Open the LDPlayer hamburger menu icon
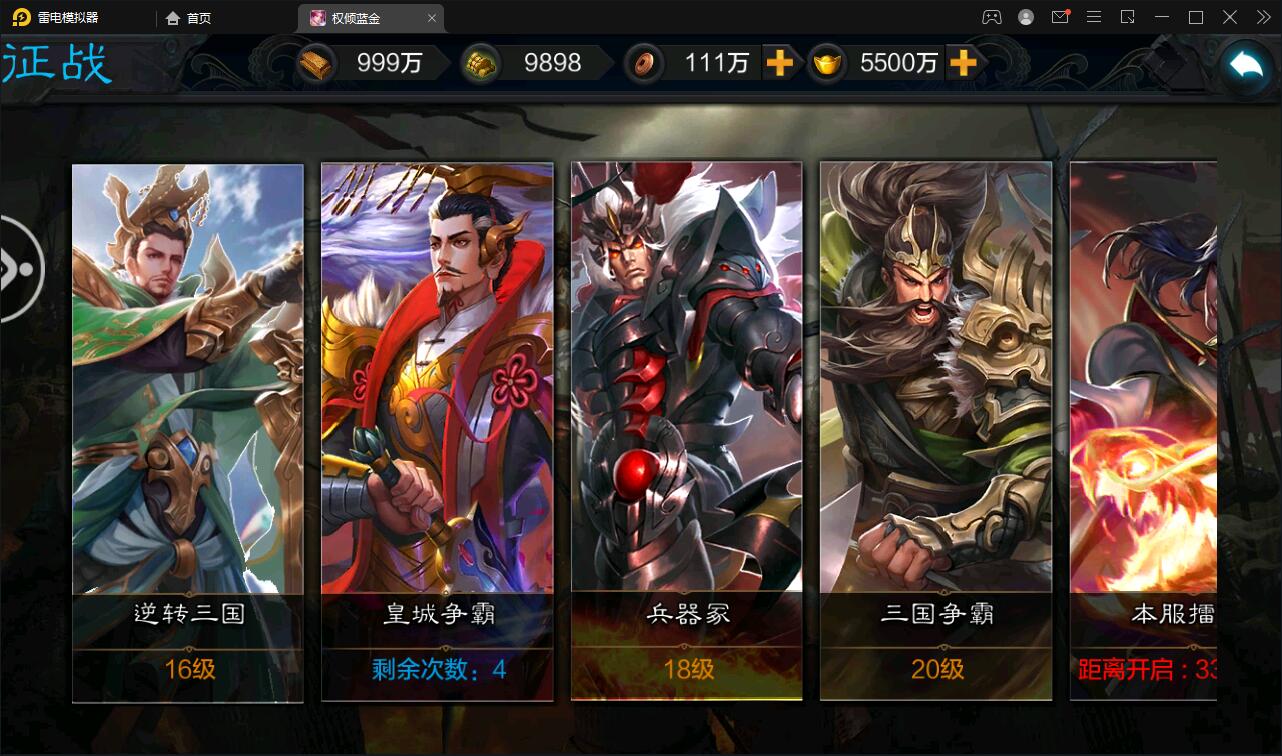 click(x=1093, y=17)
